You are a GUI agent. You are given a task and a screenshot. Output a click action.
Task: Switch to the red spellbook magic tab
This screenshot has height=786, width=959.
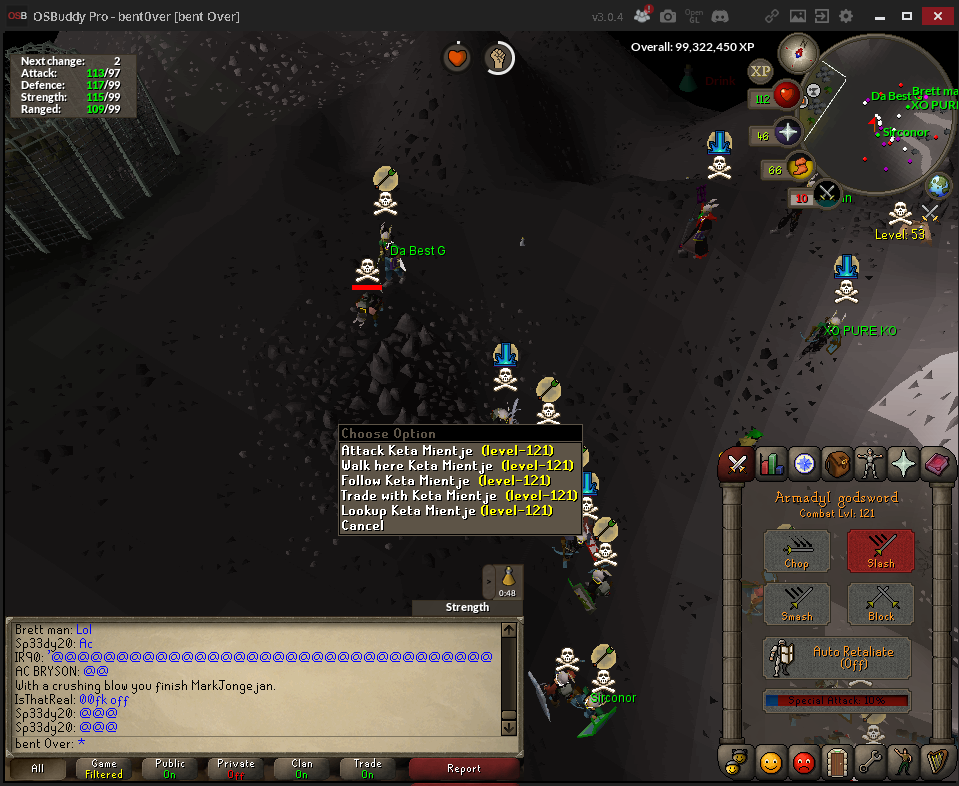tap(938, 463)
